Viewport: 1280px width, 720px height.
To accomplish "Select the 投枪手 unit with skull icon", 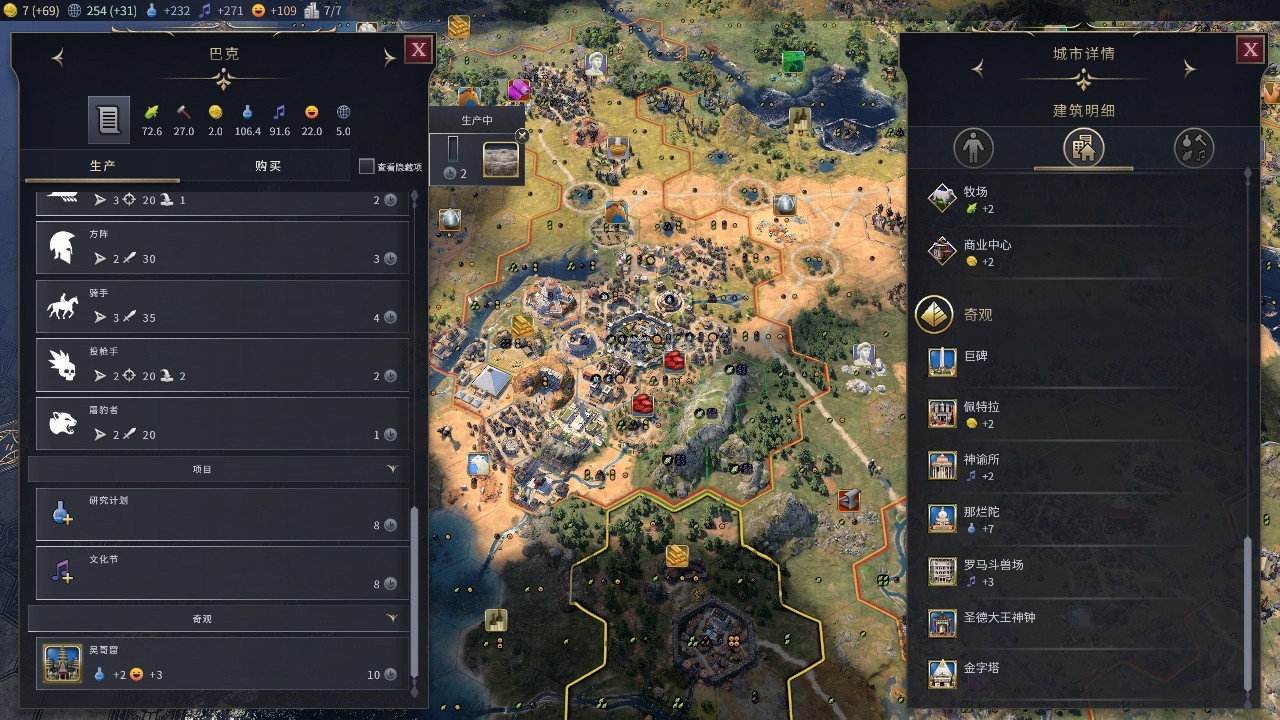I will point(222,365).
